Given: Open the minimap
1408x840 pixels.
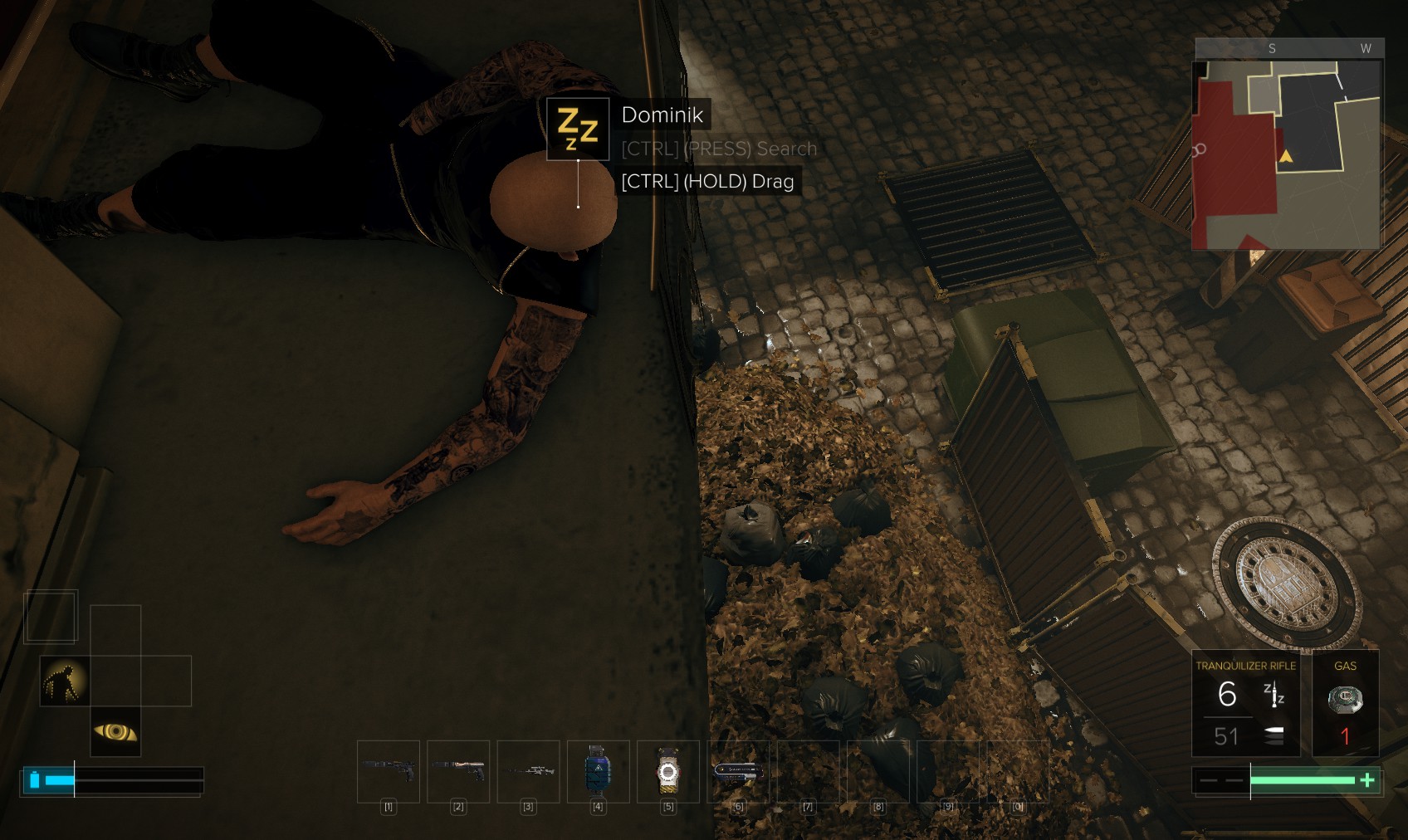Looking at the screenshot, I should tap(1286, 154).
